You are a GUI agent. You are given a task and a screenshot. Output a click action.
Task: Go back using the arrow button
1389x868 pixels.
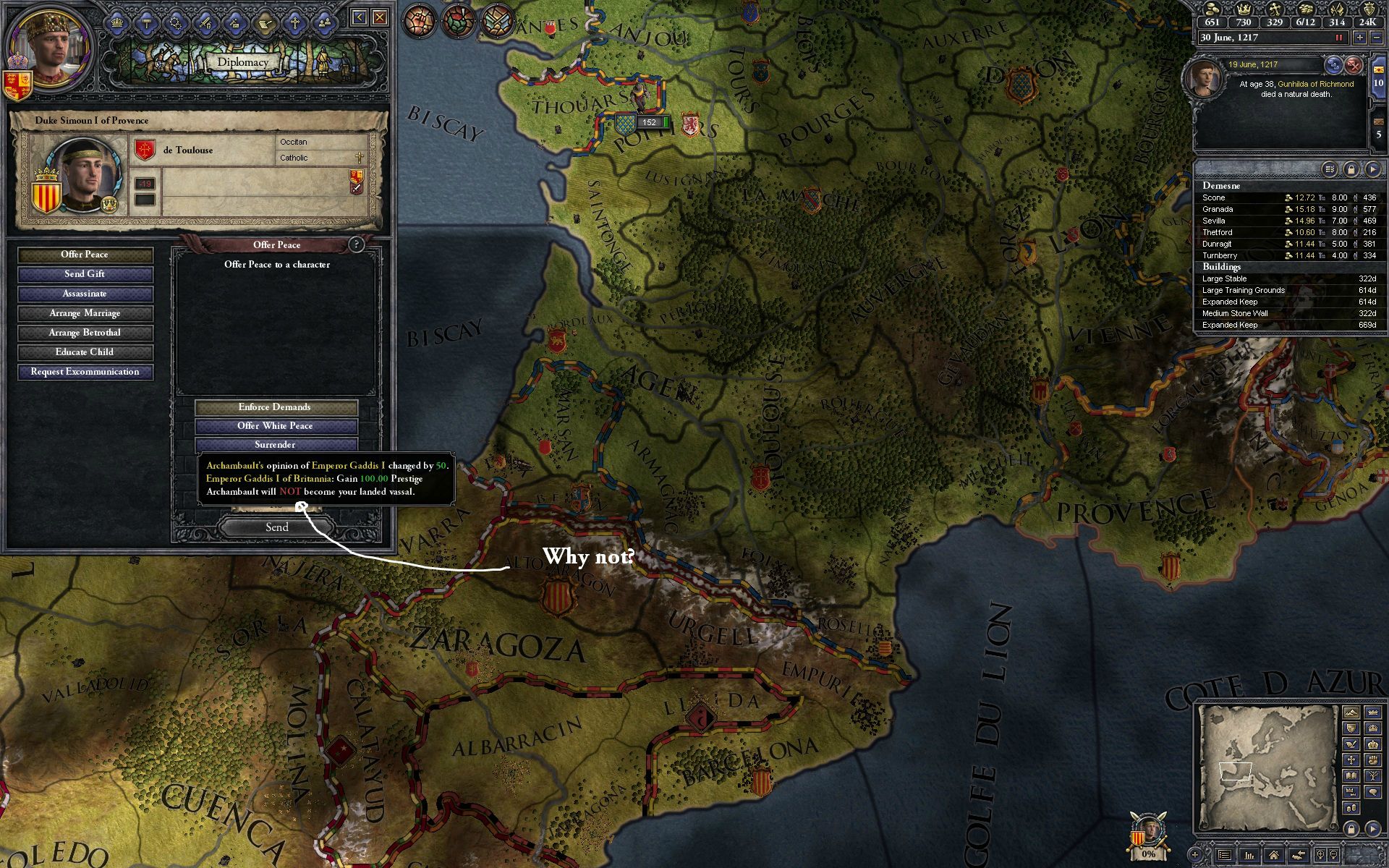359,17
